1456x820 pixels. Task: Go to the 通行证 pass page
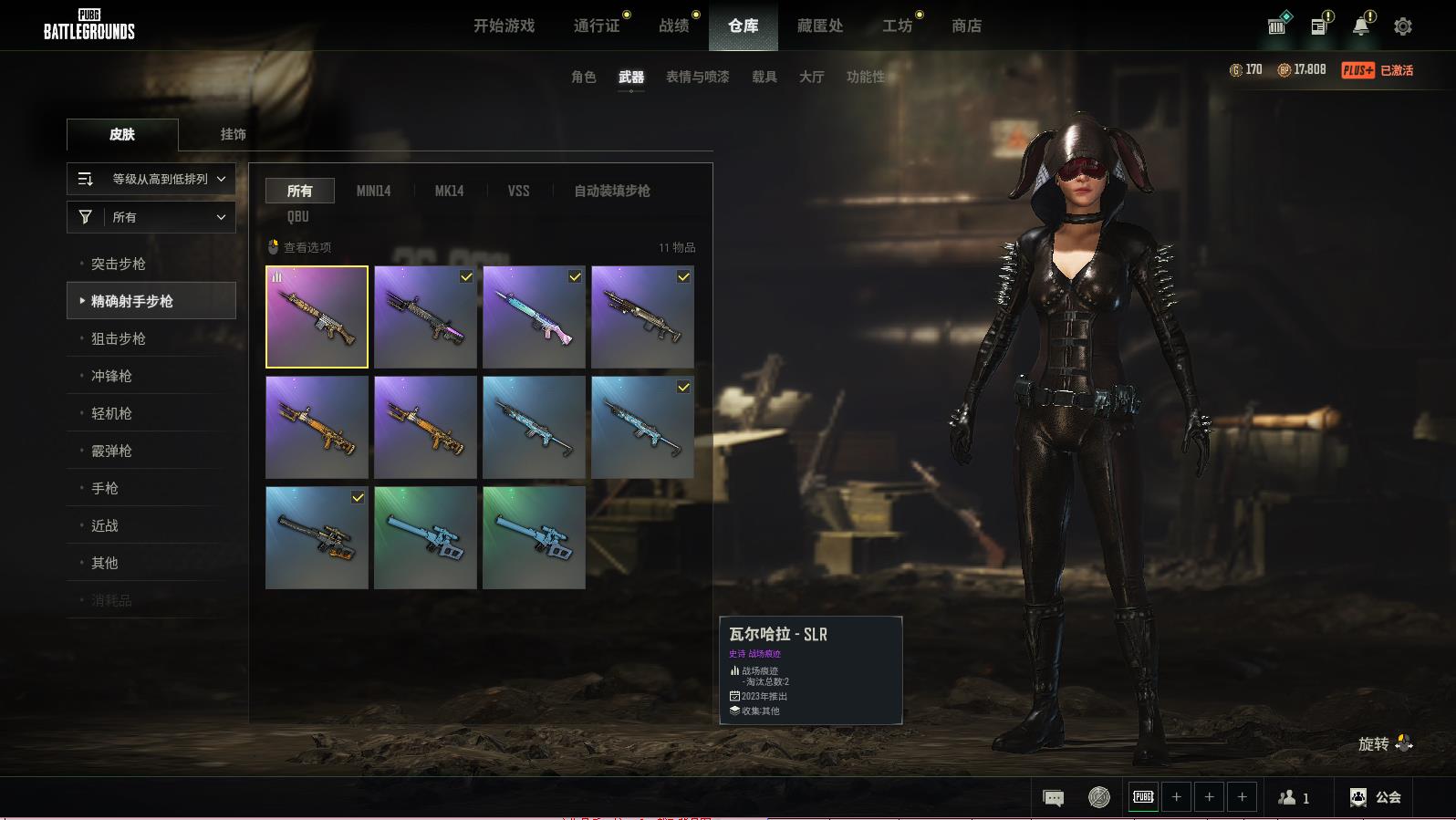(x=597, y=26)
